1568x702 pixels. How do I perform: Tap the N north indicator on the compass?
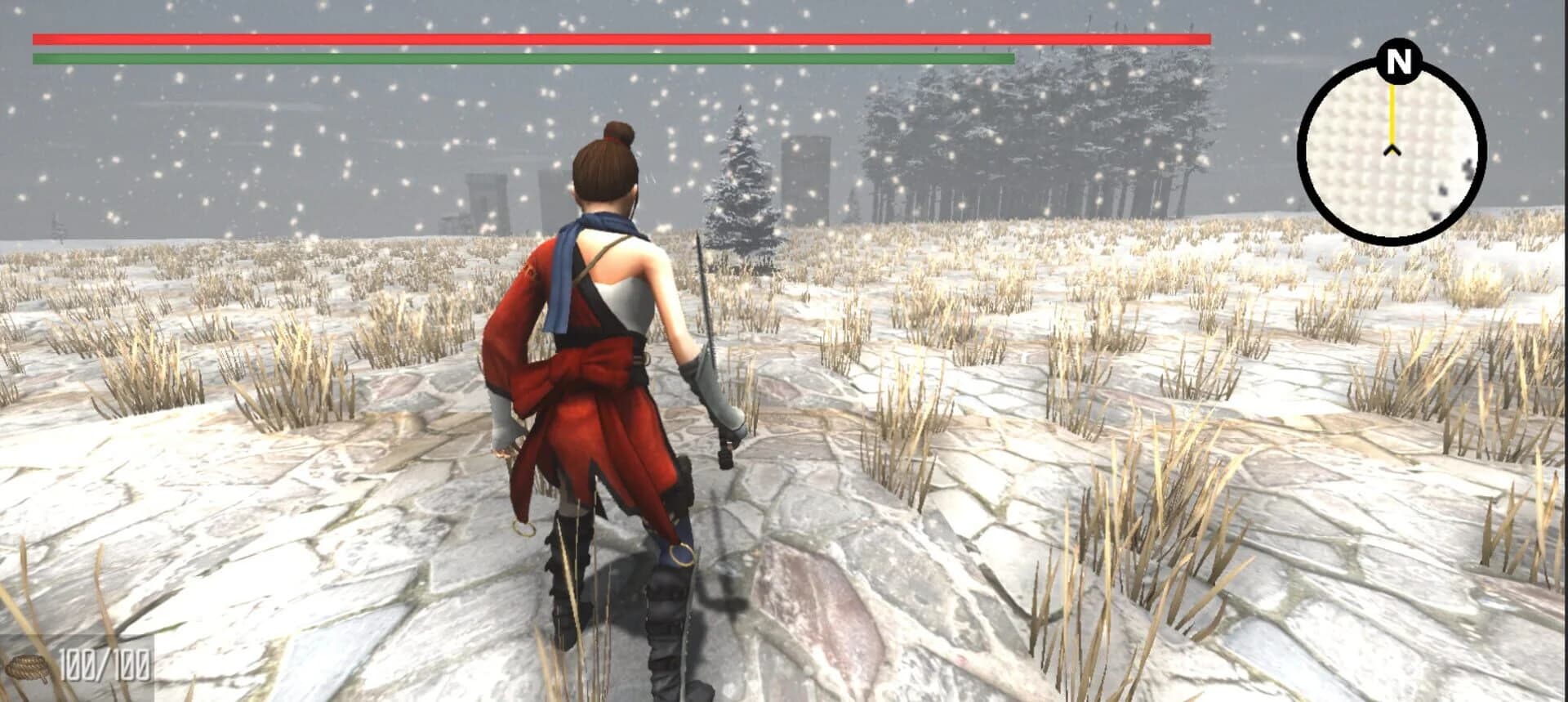click(1398, 60)
